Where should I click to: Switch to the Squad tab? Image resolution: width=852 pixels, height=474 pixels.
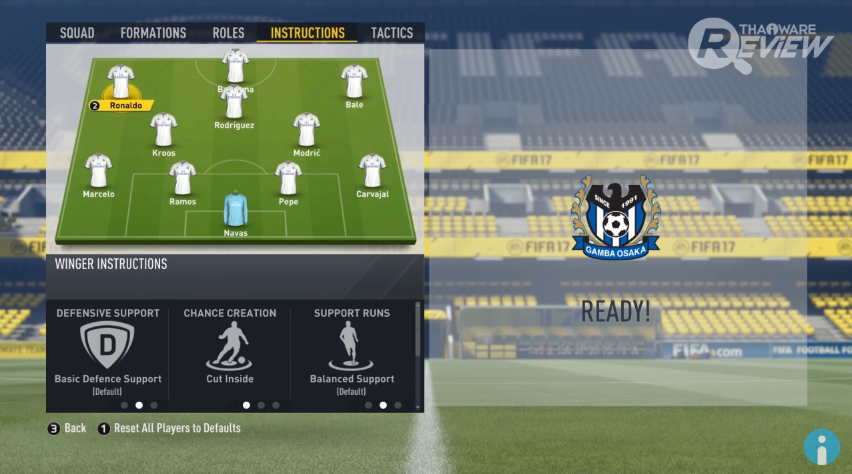tap(77, 33)
